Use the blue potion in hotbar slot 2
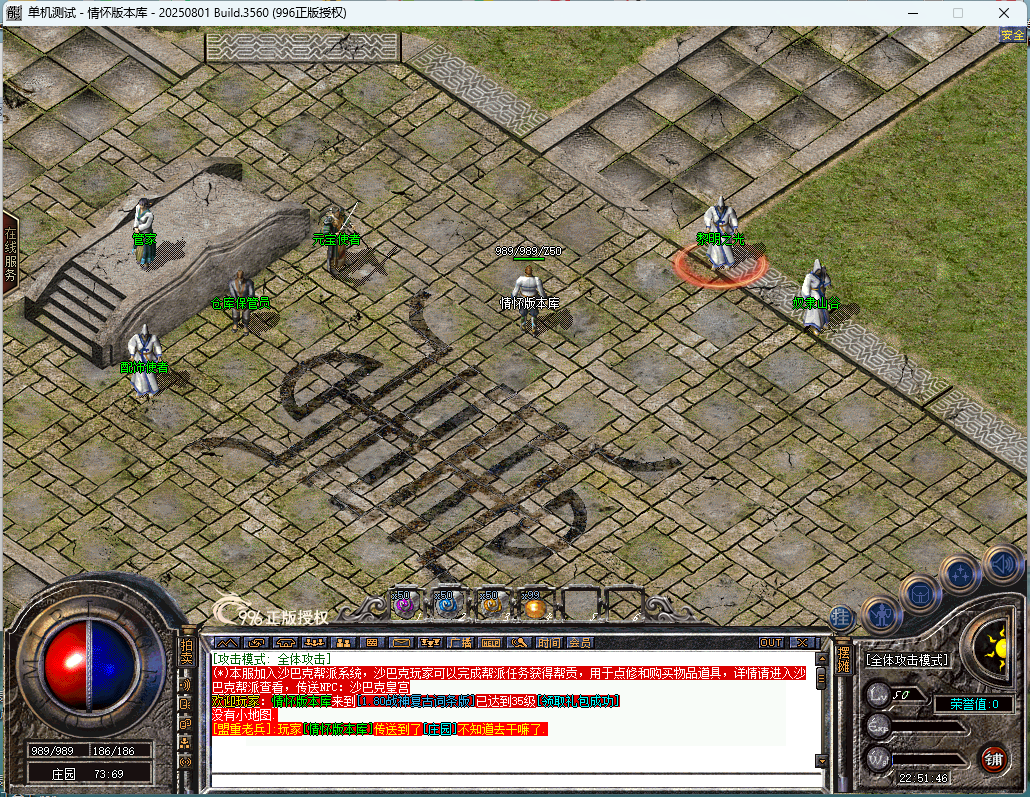This screenshot has height=797, width=1030. (x=447, y=605)
